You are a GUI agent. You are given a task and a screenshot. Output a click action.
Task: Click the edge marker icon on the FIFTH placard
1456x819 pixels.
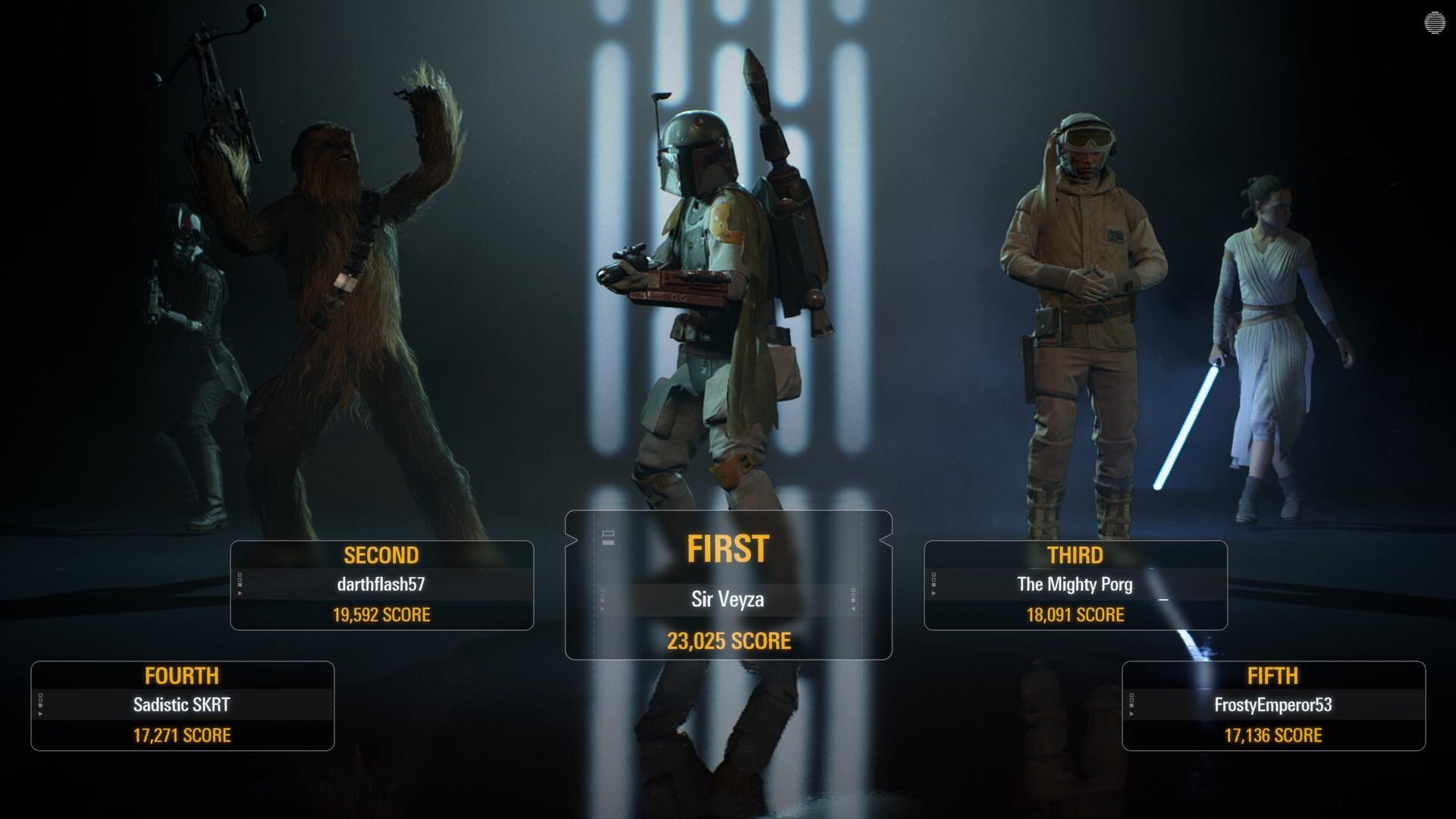coord(1131,705)
